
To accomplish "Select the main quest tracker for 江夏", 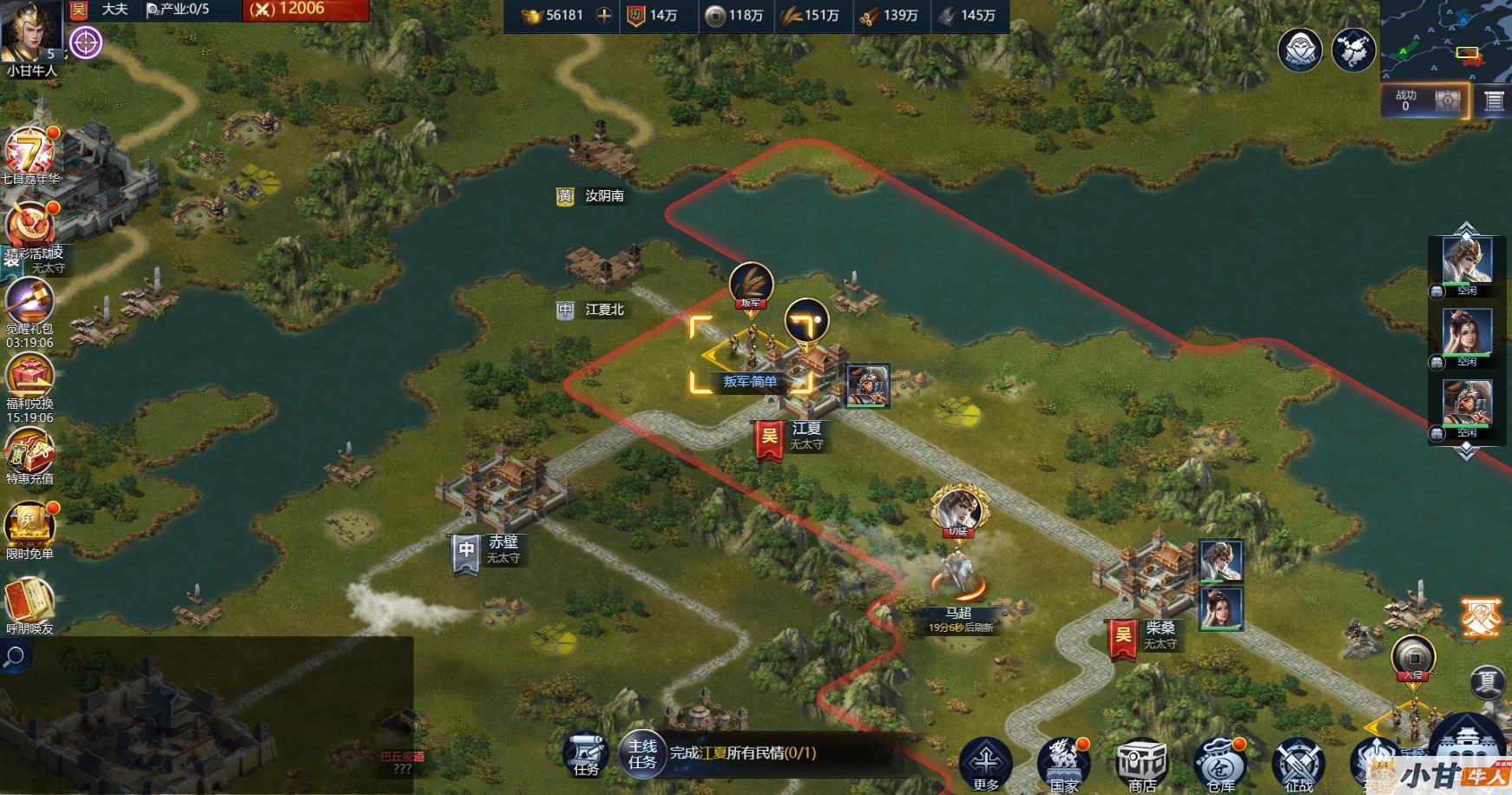I will (x=742, y=753).
